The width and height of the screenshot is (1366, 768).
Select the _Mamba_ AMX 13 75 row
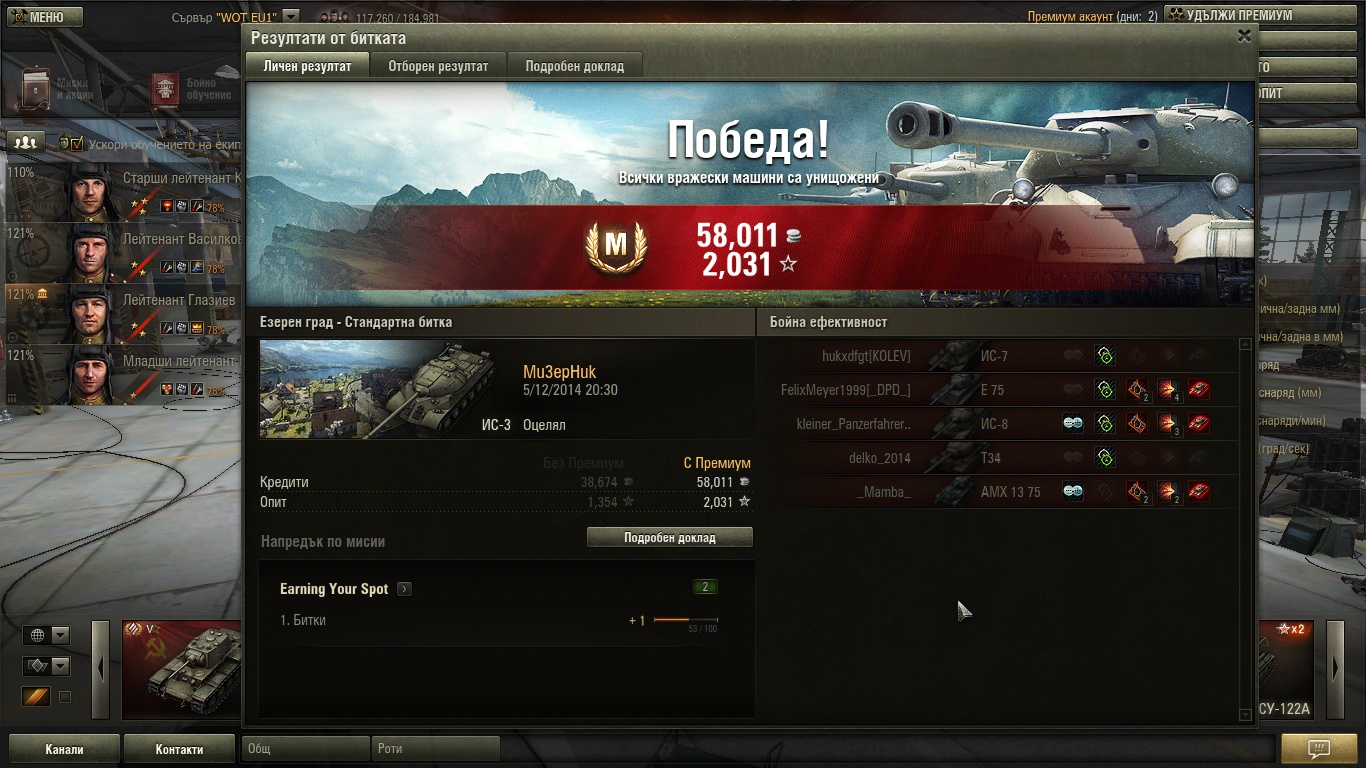[x=1000, y=492]
